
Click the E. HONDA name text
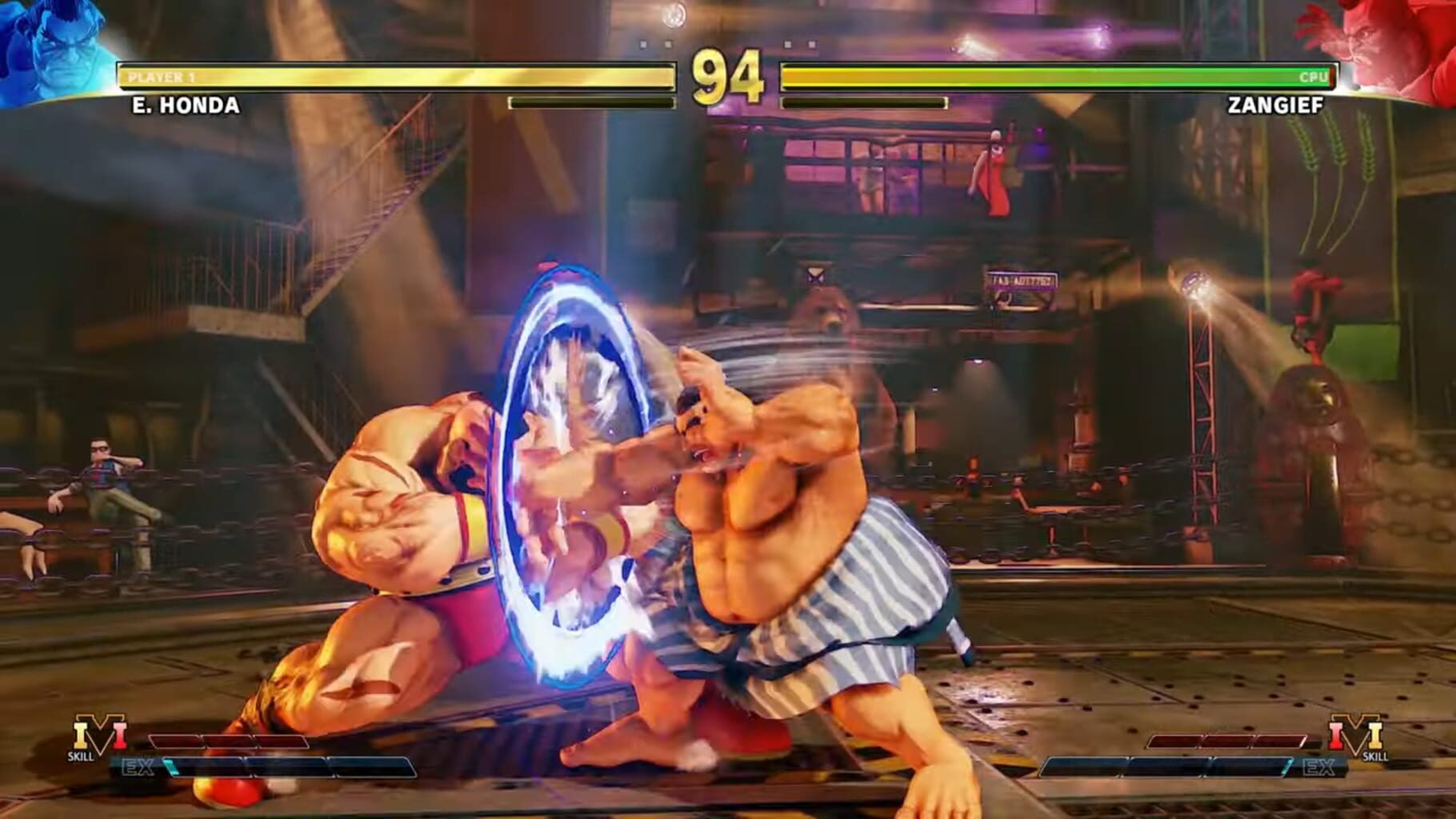click(184, 104)
